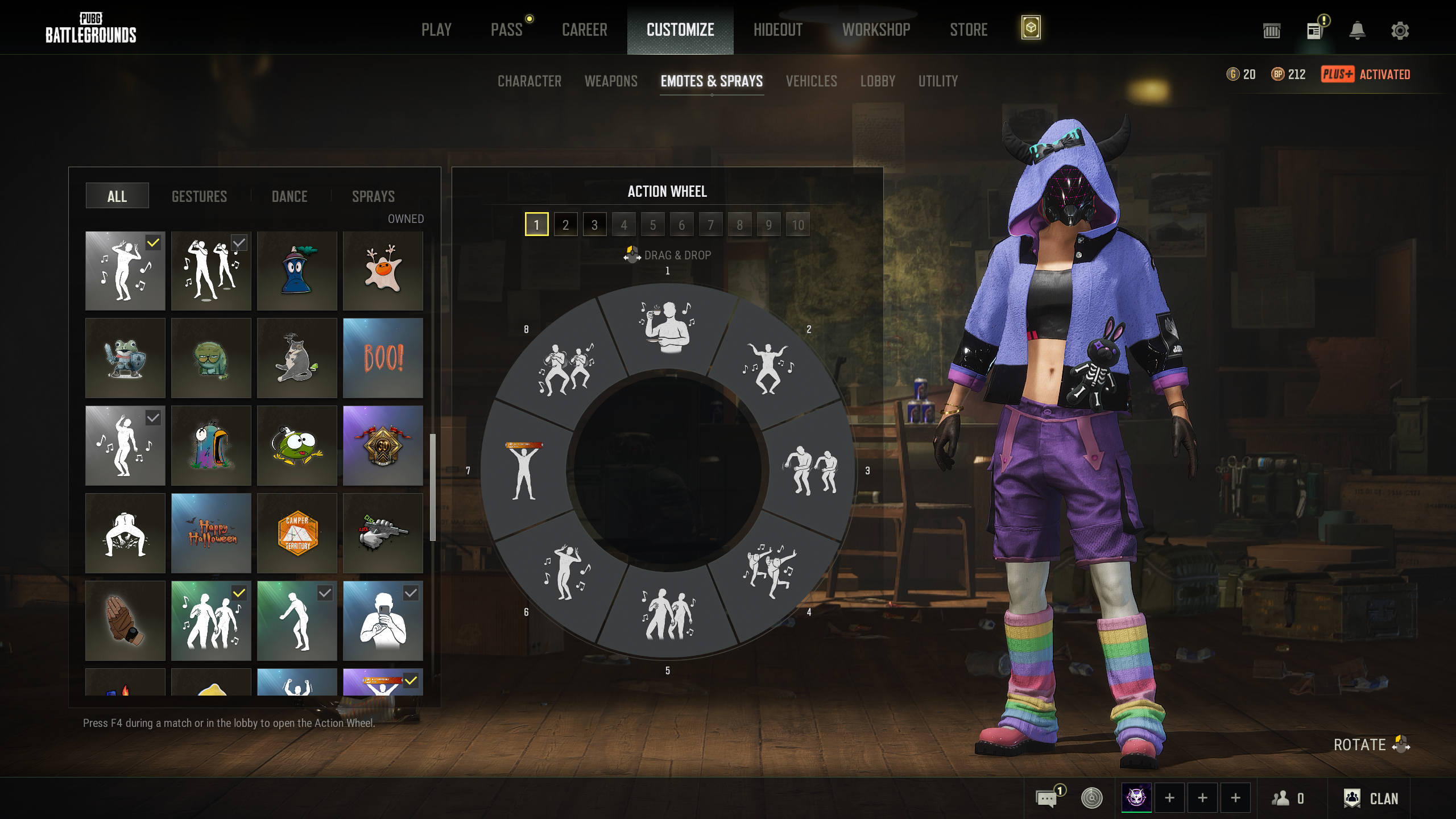This screenshot has height=819, width=1456.
Task: Pick the Happy Halloween spray
Action: point(211,533)
